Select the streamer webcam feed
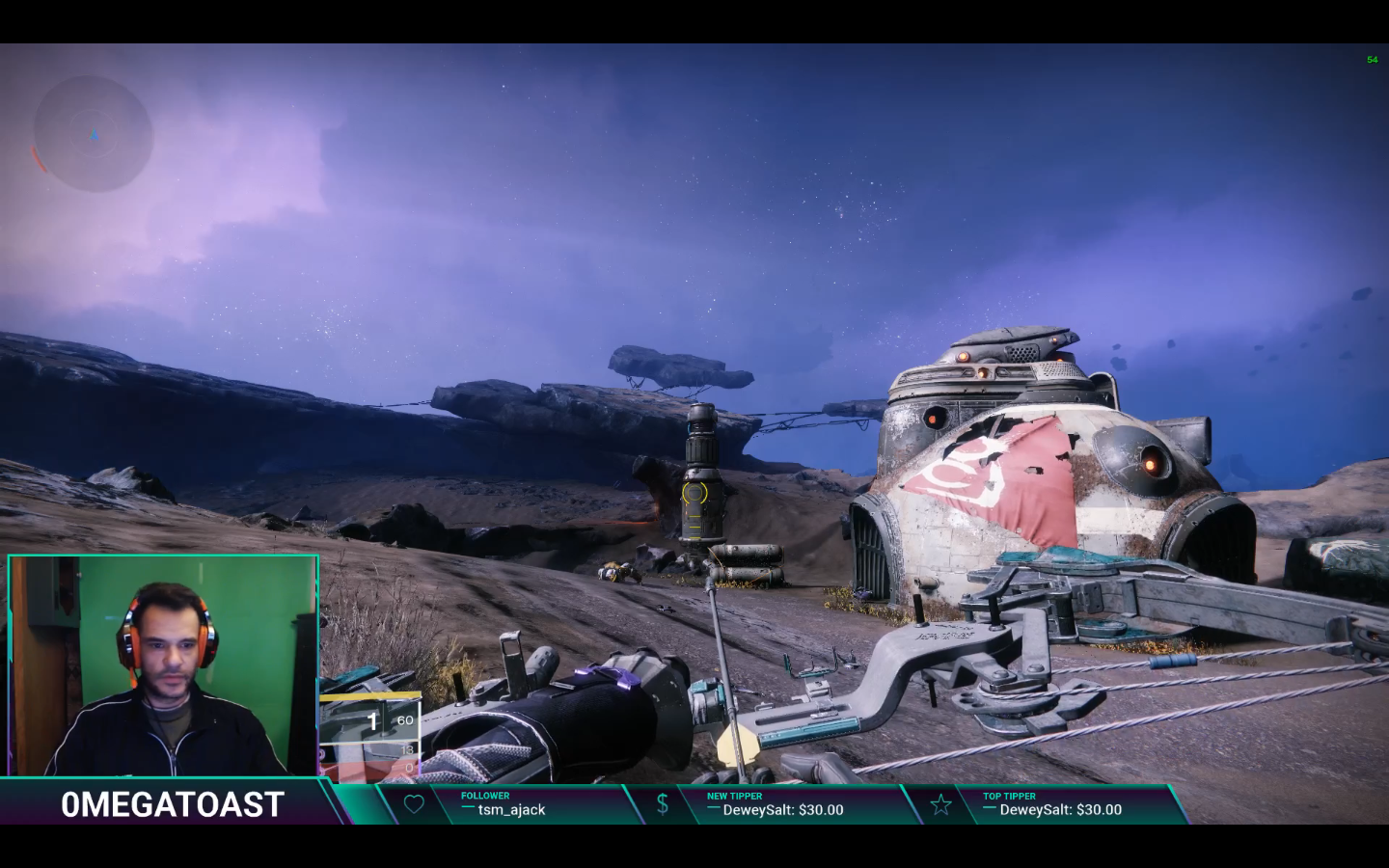This screenshot has width=1389, height=868. (x=163, y=665)
